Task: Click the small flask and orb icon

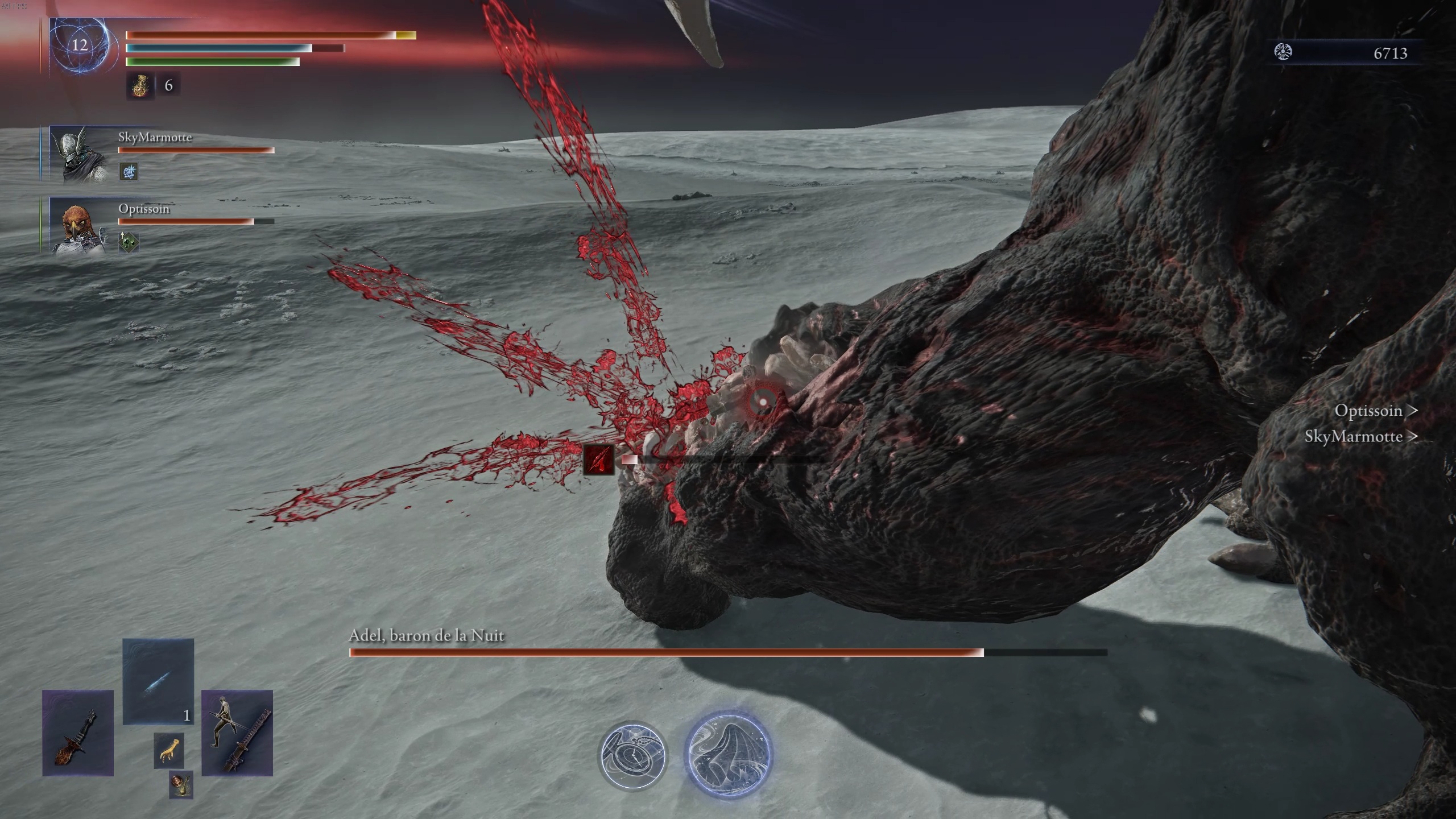Action: click(x=181, y=785)
